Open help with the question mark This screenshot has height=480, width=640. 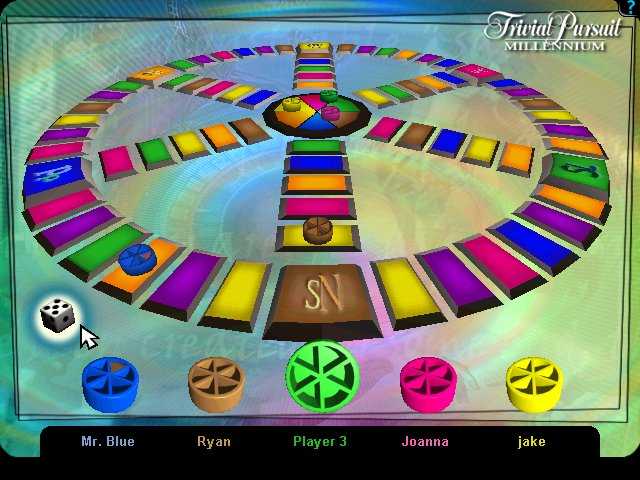(x=632, y=6)
